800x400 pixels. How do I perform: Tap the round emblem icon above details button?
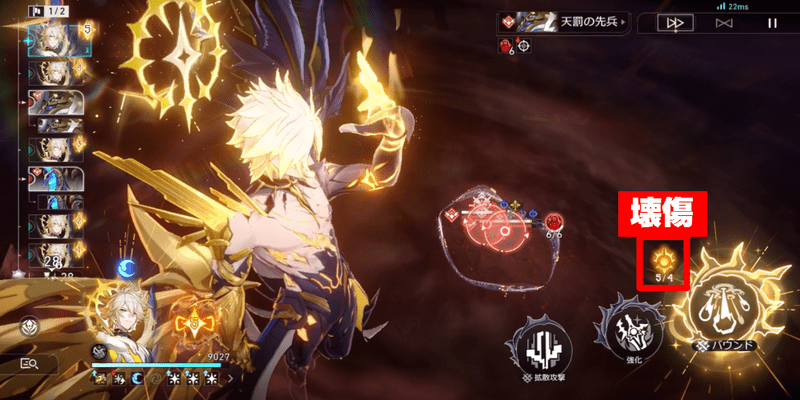[29, 326]
